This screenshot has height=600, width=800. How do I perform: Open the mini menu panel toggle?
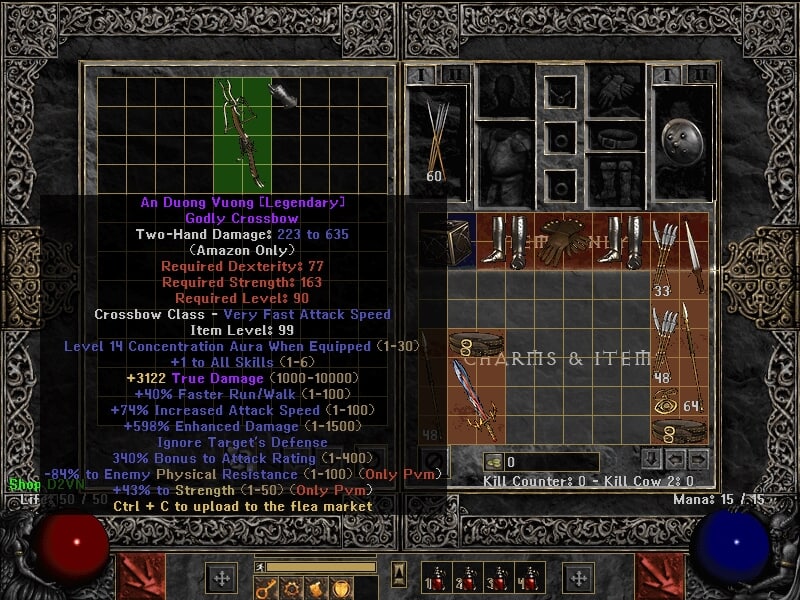click(400, 574)
